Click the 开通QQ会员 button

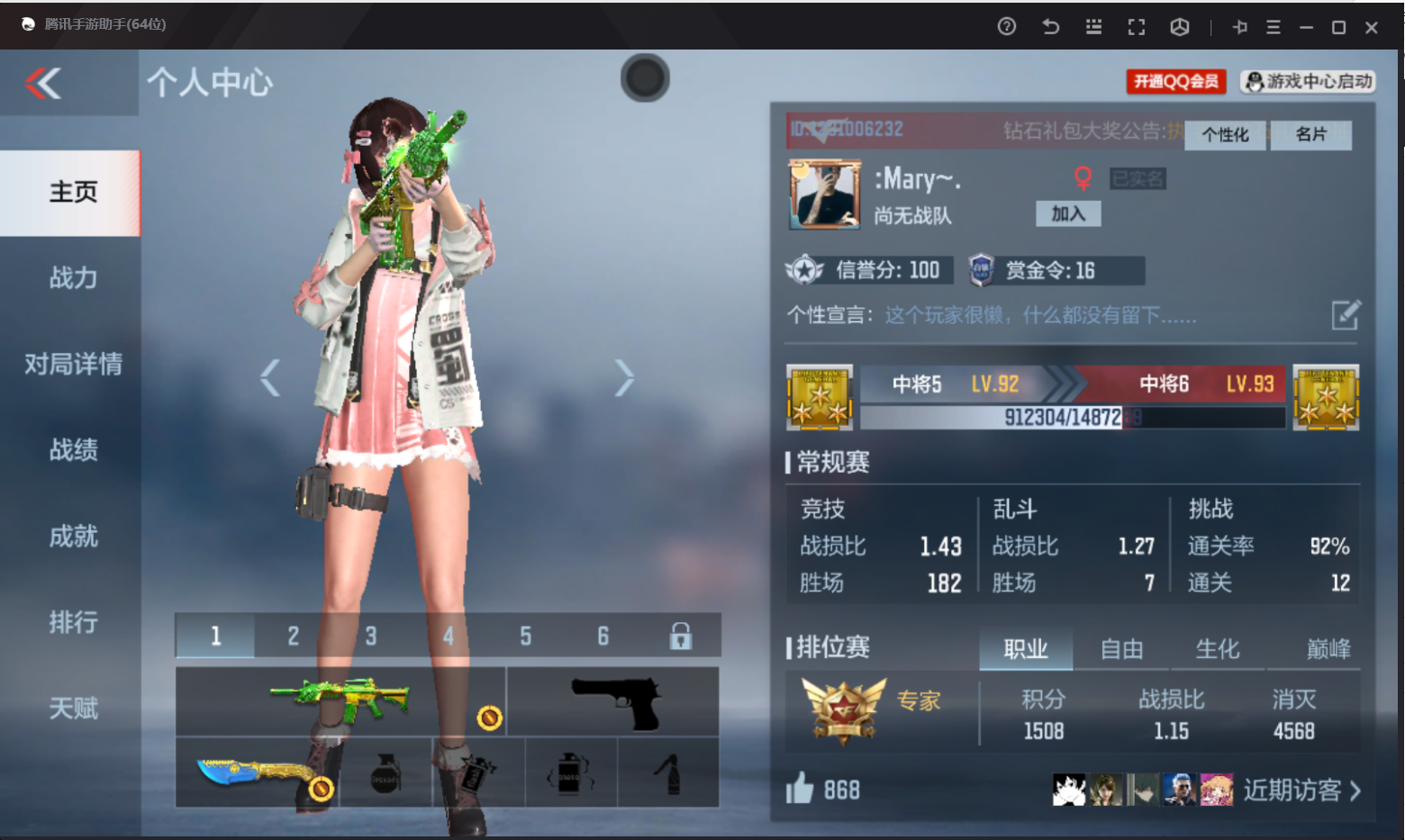click(1175, 82)
